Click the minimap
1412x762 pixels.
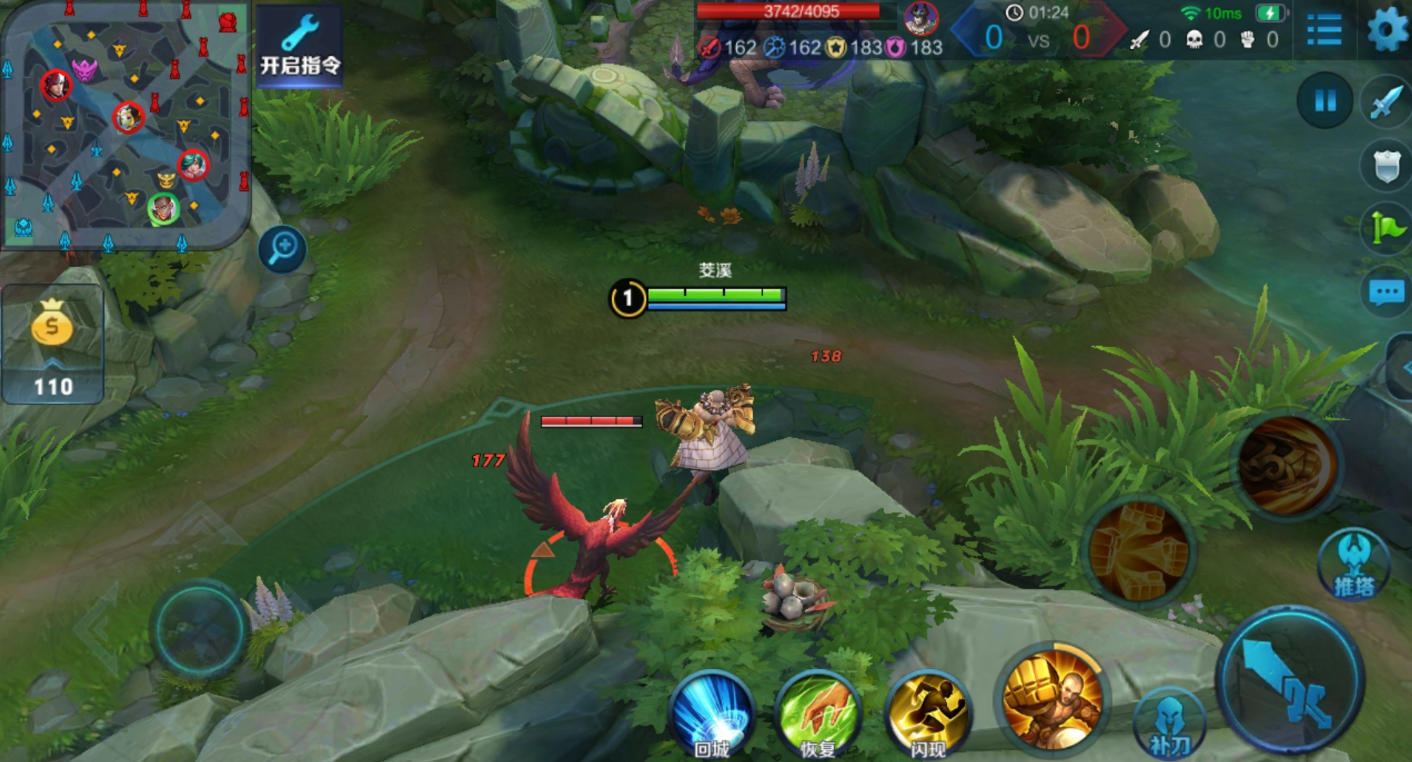pos(123,123)
